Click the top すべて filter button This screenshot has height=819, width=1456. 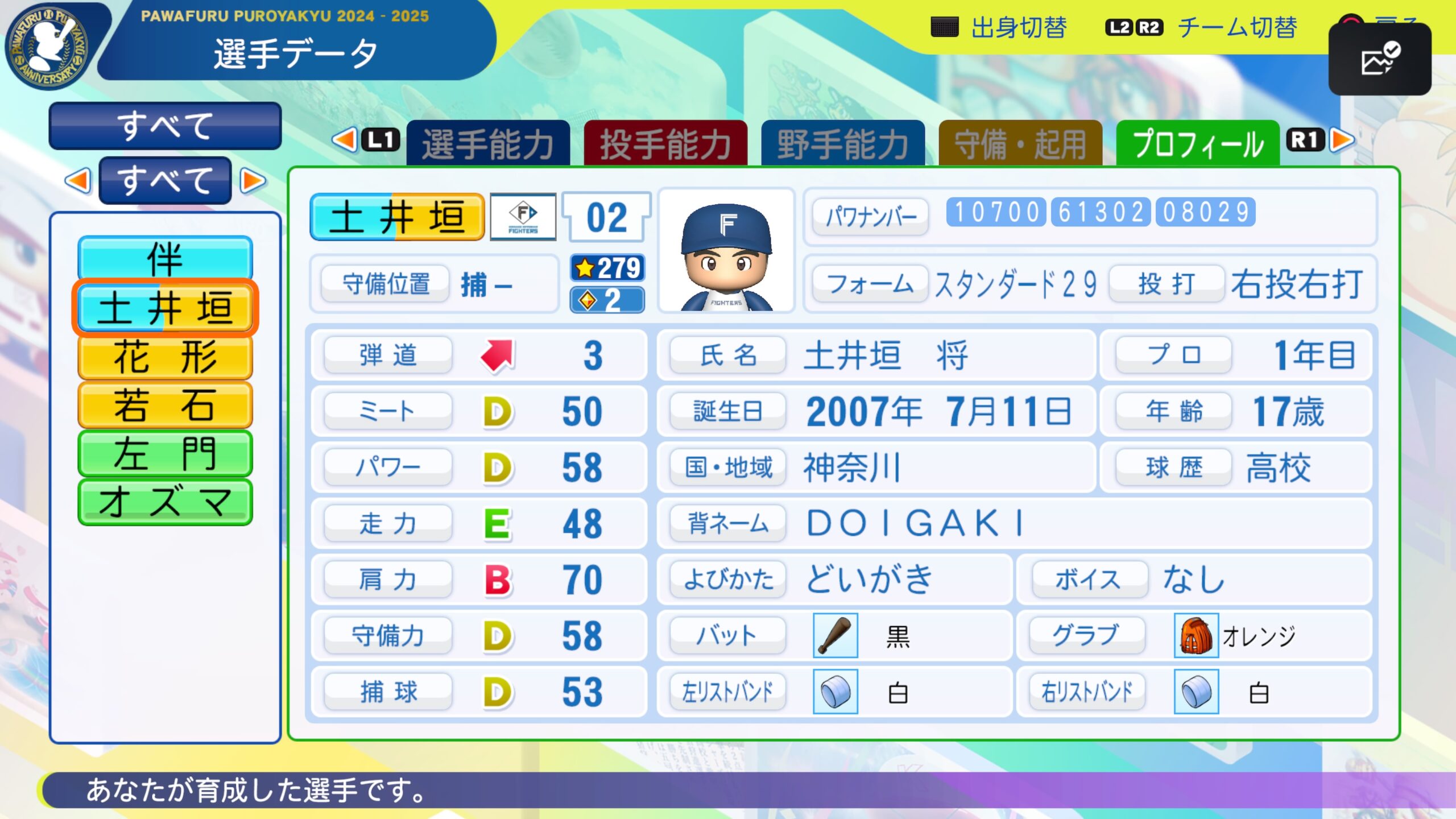165,126
